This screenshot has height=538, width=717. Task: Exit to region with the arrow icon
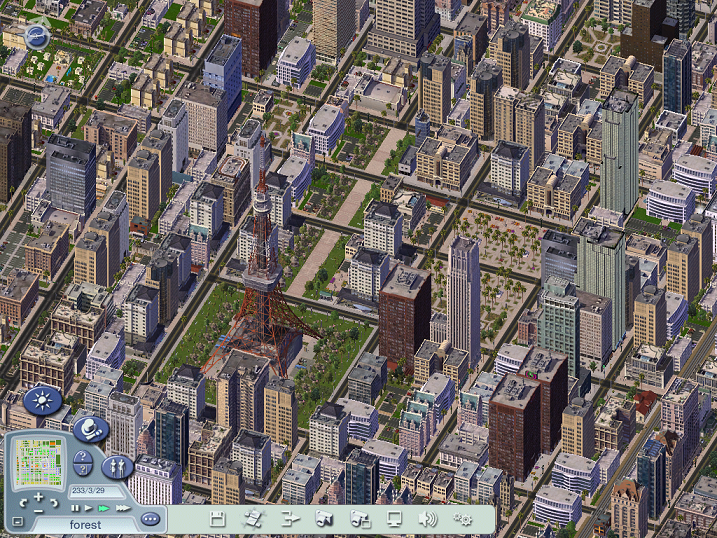[290, 518]
